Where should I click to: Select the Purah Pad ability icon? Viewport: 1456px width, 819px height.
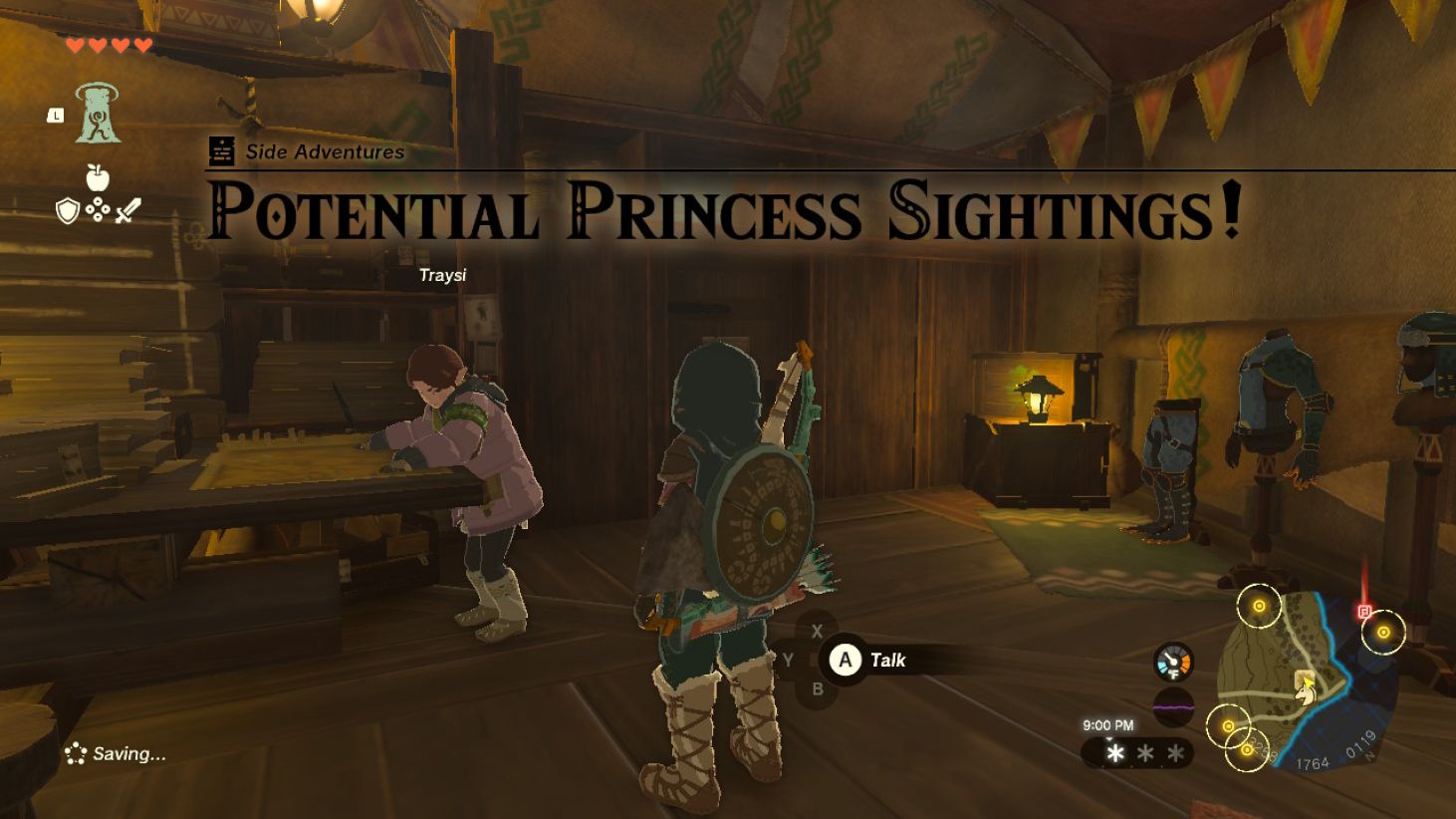tap(96, 114)
